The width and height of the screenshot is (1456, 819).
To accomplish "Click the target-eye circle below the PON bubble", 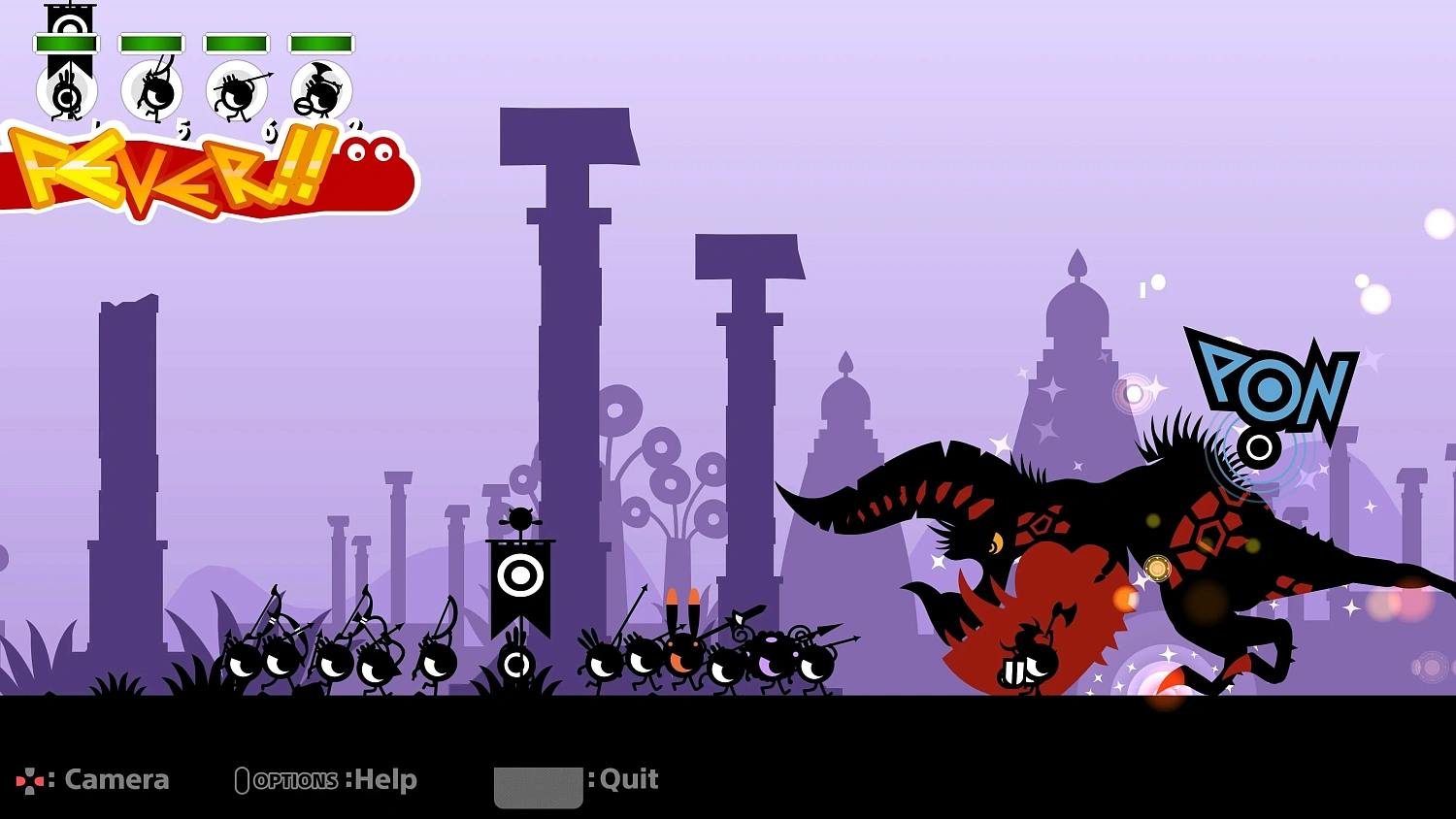I will tap(1259, 448).
